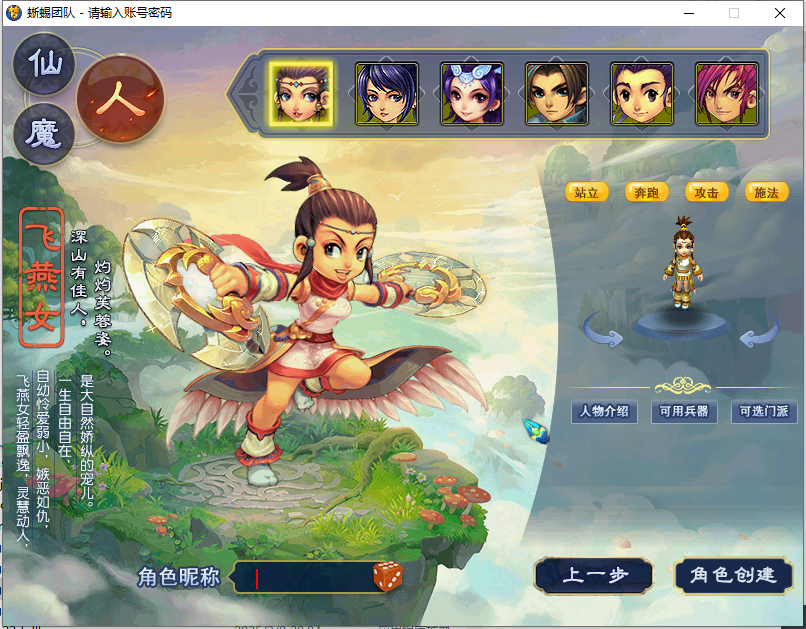Preview the 站立 standing pose
806x629 pixels.
pos(587,192)
